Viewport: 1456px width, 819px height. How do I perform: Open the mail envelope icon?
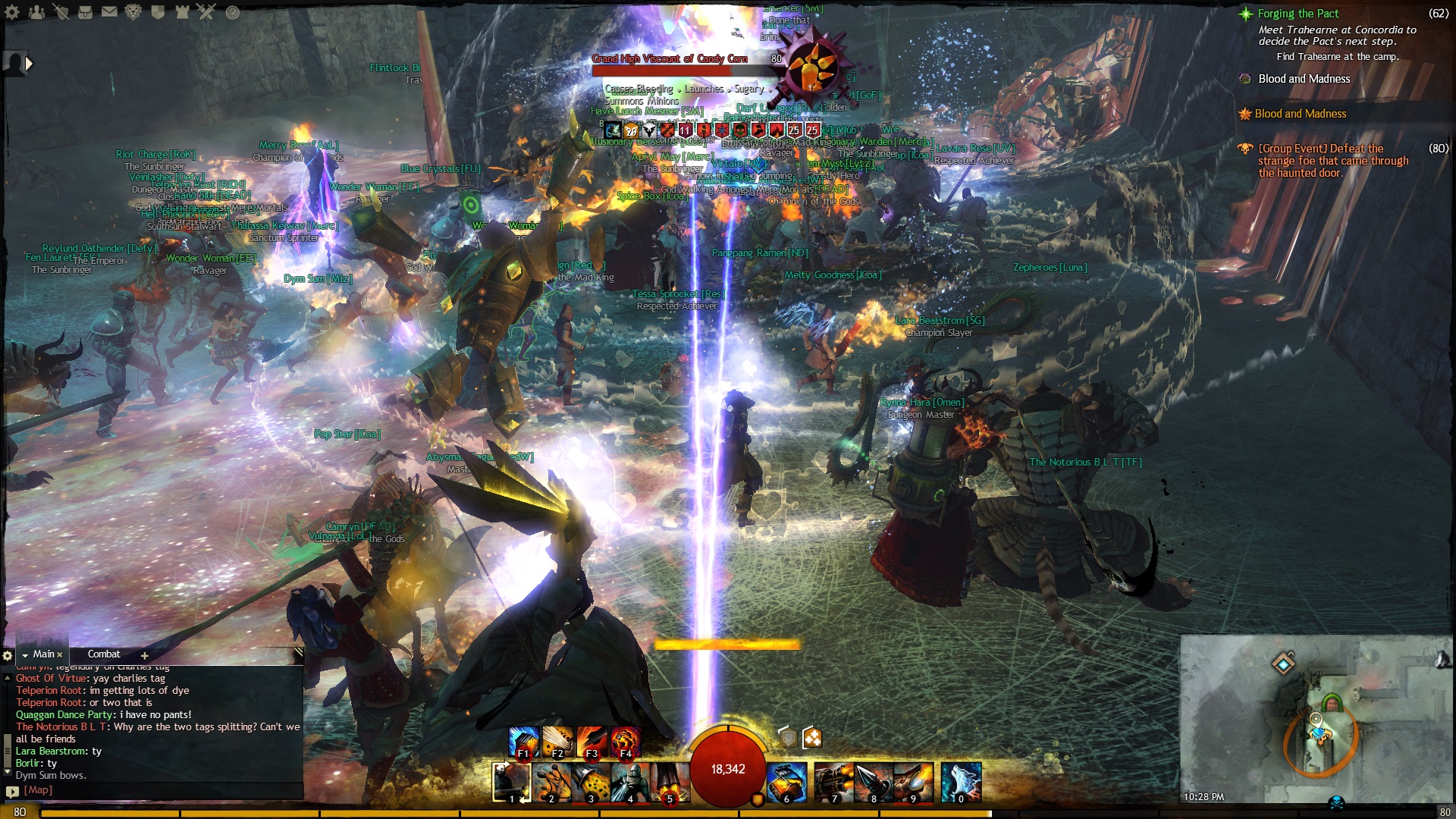109,12
